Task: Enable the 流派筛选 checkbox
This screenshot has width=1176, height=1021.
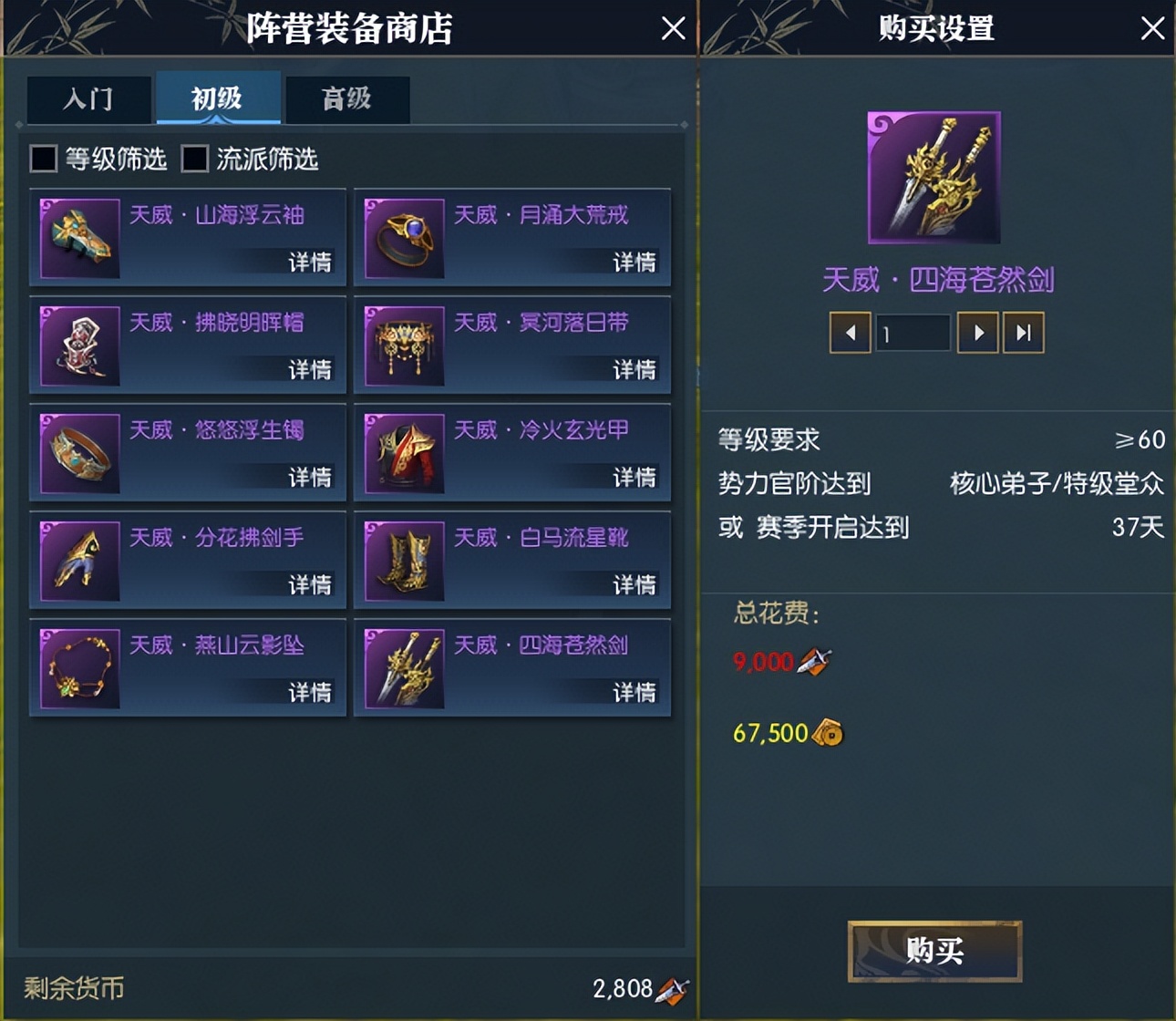Action: point(193,159)
